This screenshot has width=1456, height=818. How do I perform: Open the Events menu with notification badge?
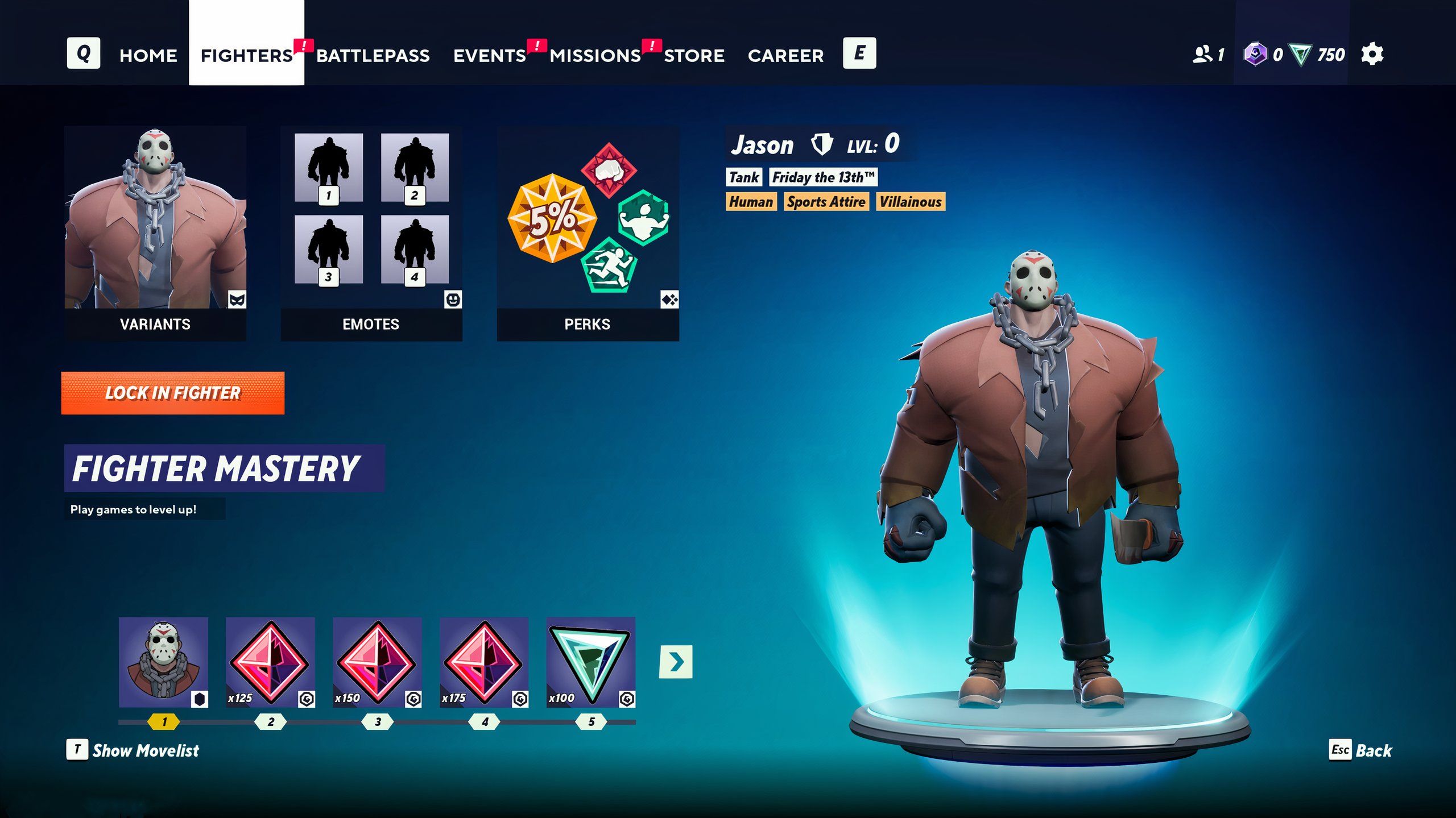point(490,55)
